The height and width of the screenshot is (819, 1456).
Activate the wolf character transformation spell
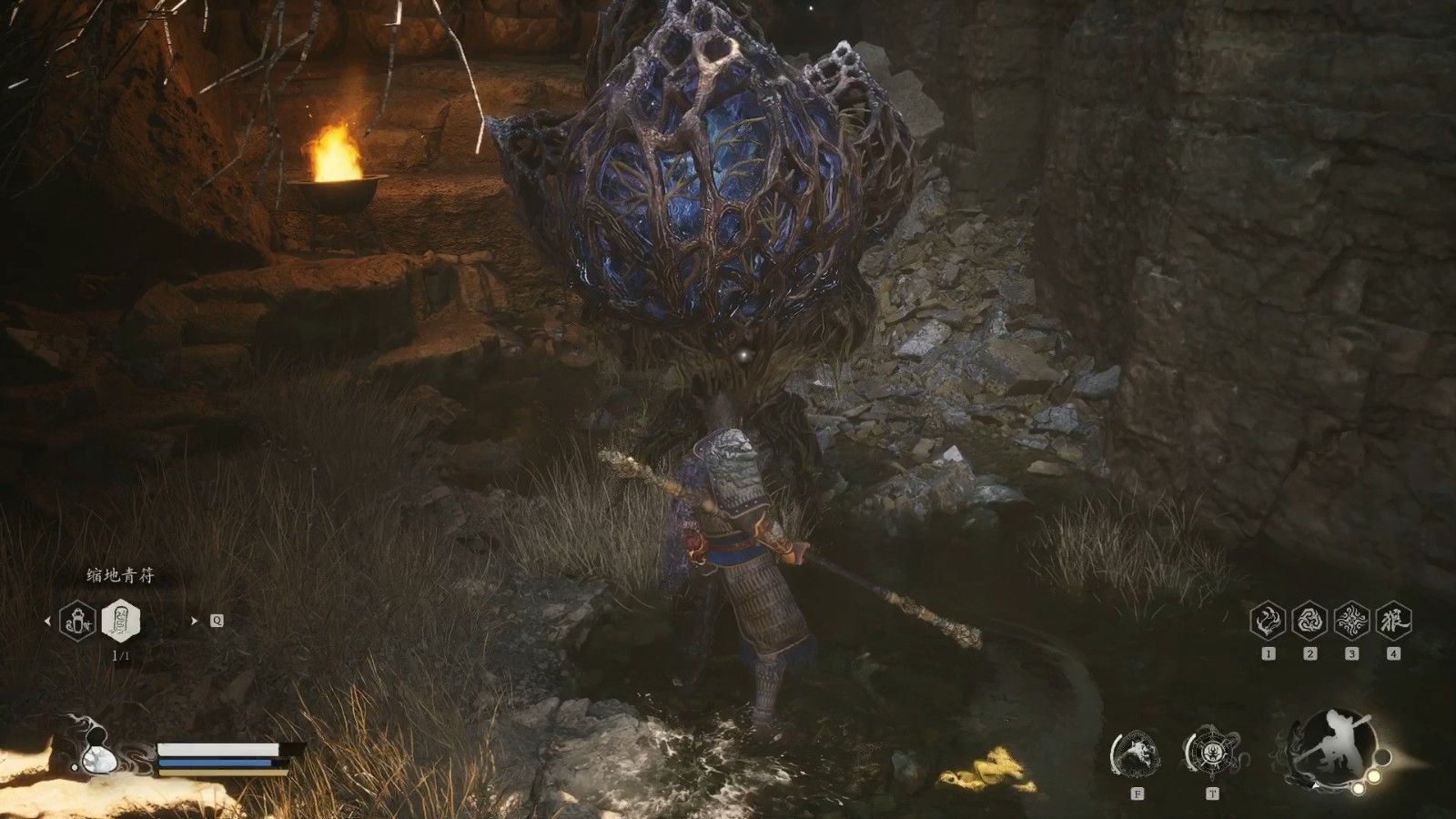pos(1393,620)
